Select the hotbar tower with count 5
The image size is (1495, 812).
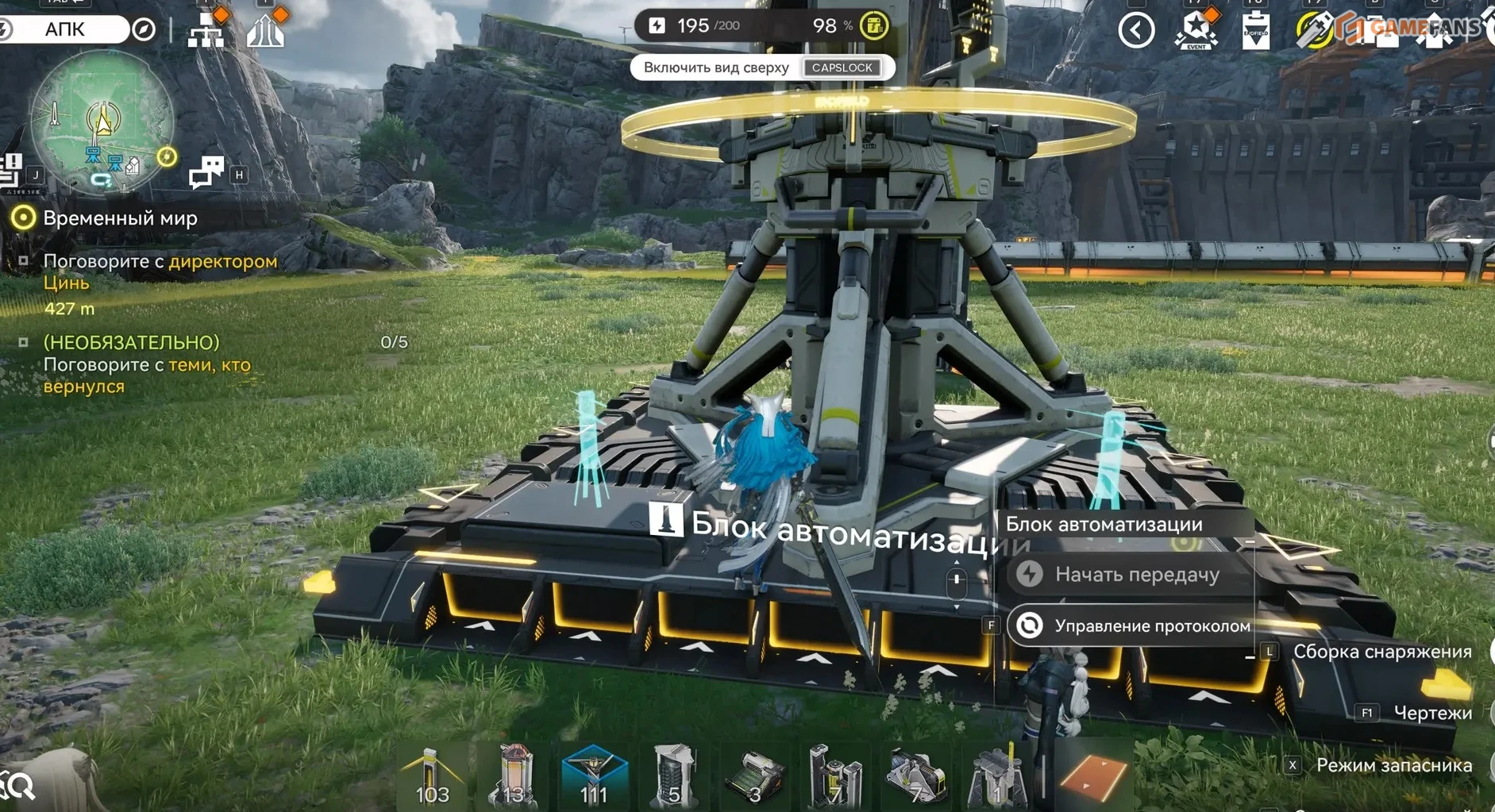(674, 775)
